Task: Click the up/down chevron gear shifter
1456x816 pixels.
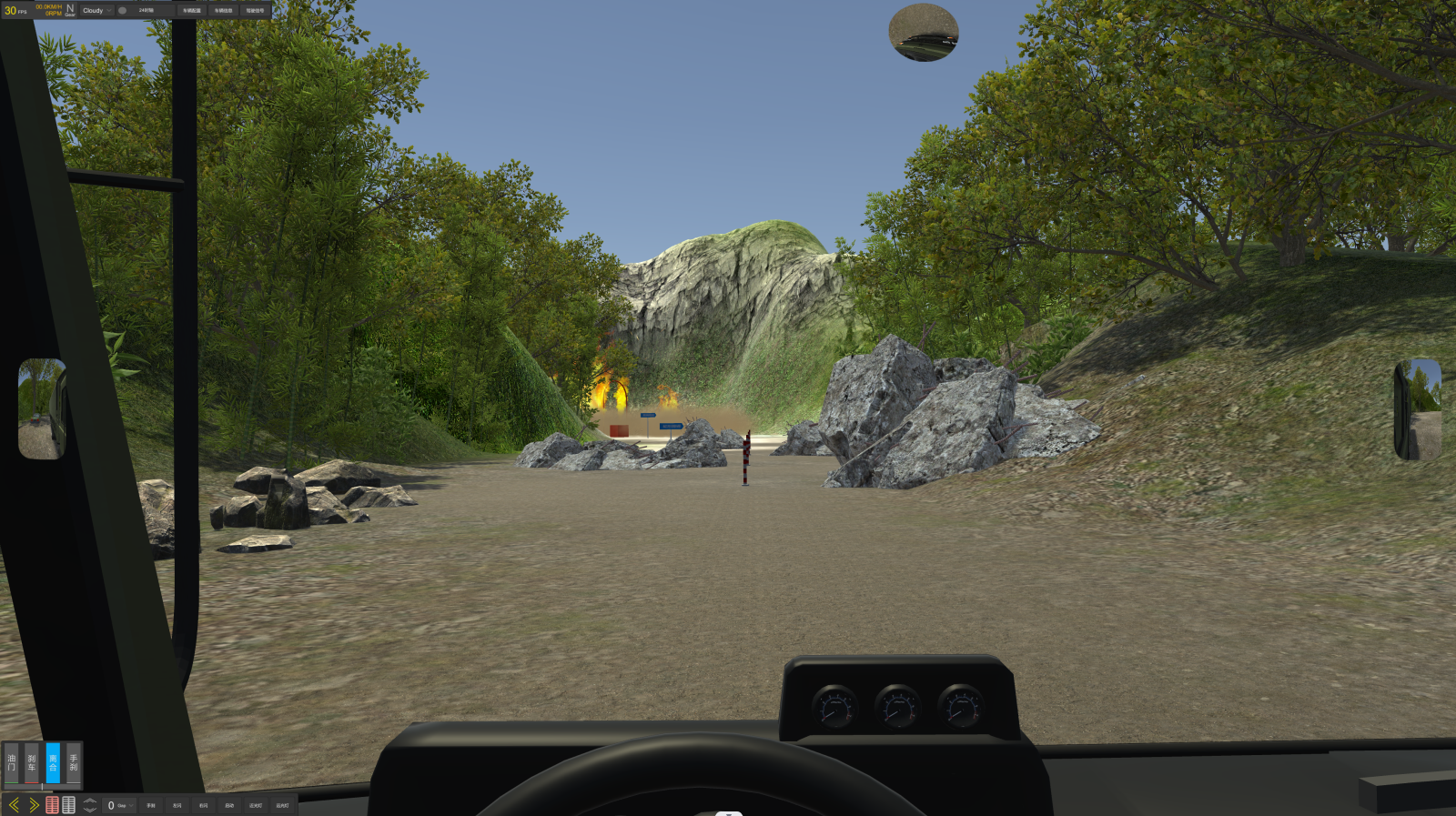Action: pos(89,805)
